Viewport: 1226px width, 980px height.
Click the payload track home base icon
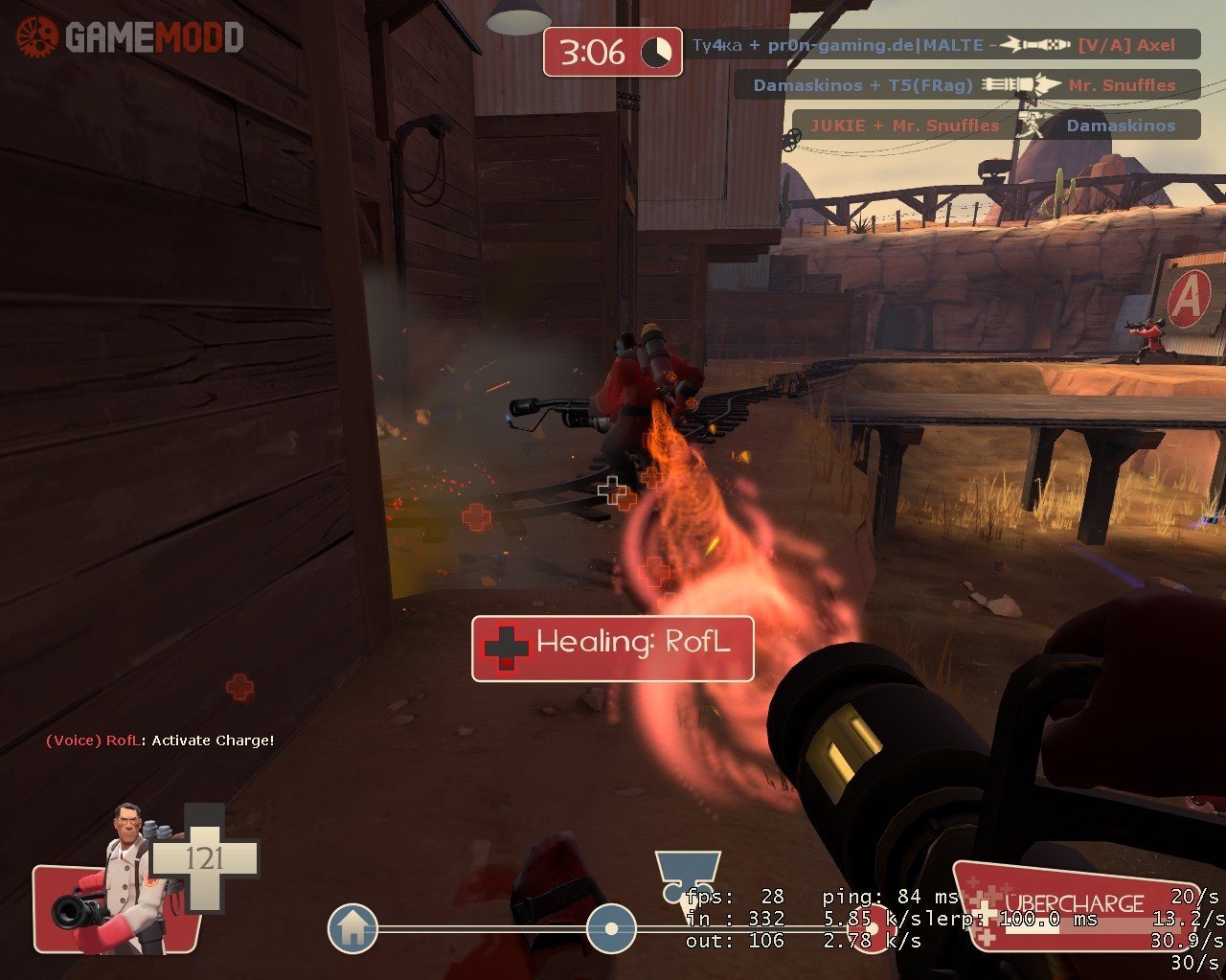click(352, 928)
